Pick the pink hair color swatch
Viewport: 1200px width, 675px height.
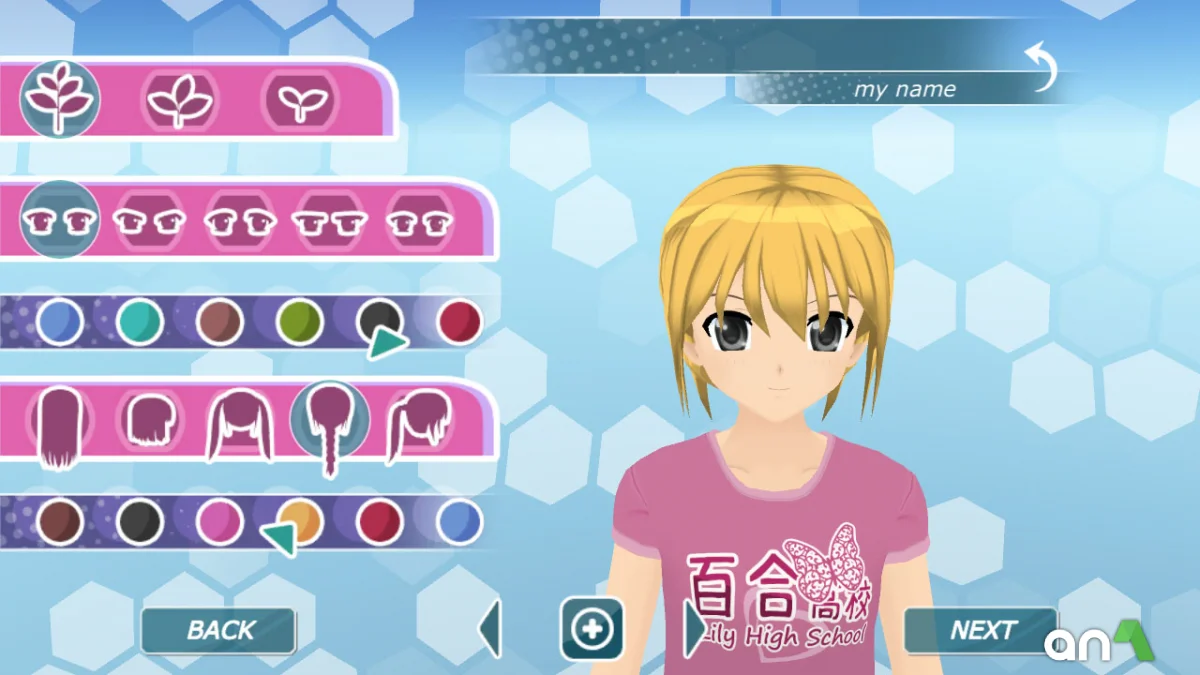tap(220, 522)
